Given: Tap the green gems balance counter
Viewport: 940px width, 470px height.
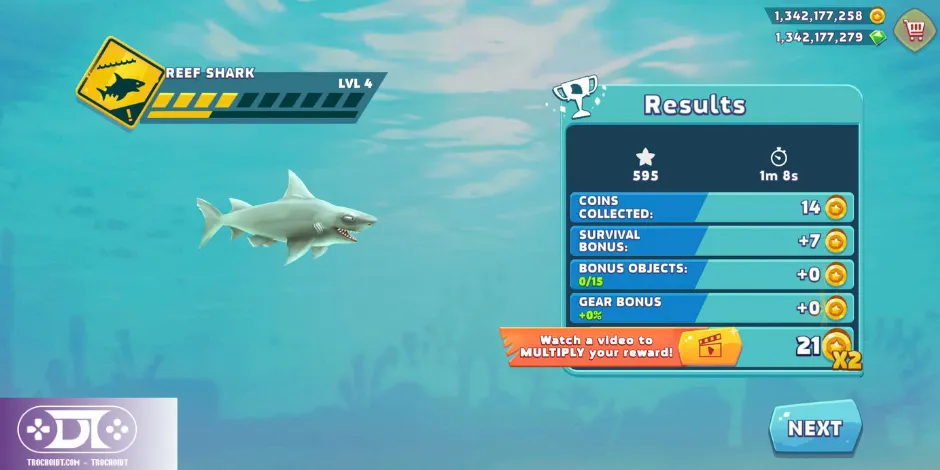Looking at the screenshot, I should [x=828, y=38].
